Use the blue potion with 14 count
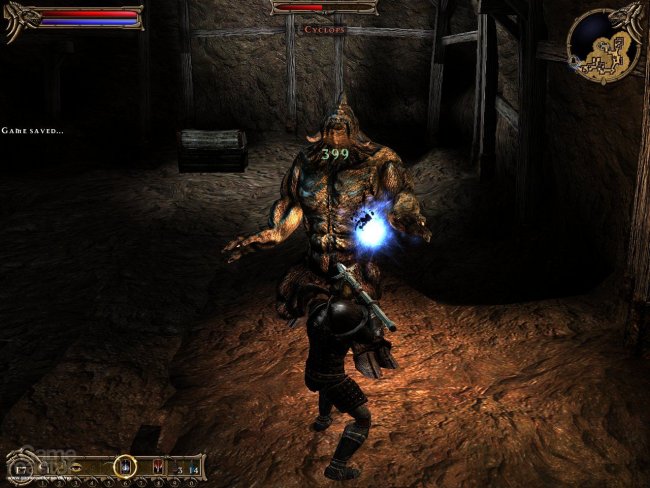Image resolution: width=650 pixels, height=488 pixels. pyautogui.click(x=192, y=466)
